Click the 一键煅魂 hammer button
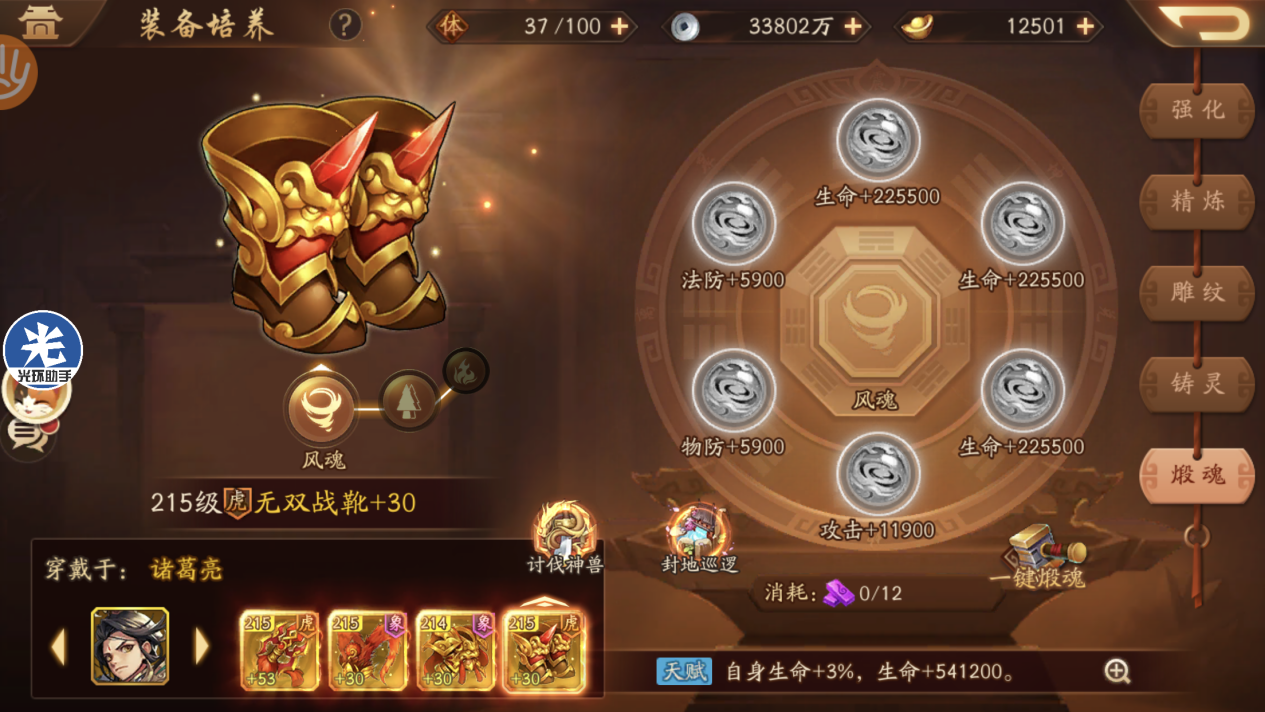This screenshot has height=712, width=1265. tap(1036, 554)
